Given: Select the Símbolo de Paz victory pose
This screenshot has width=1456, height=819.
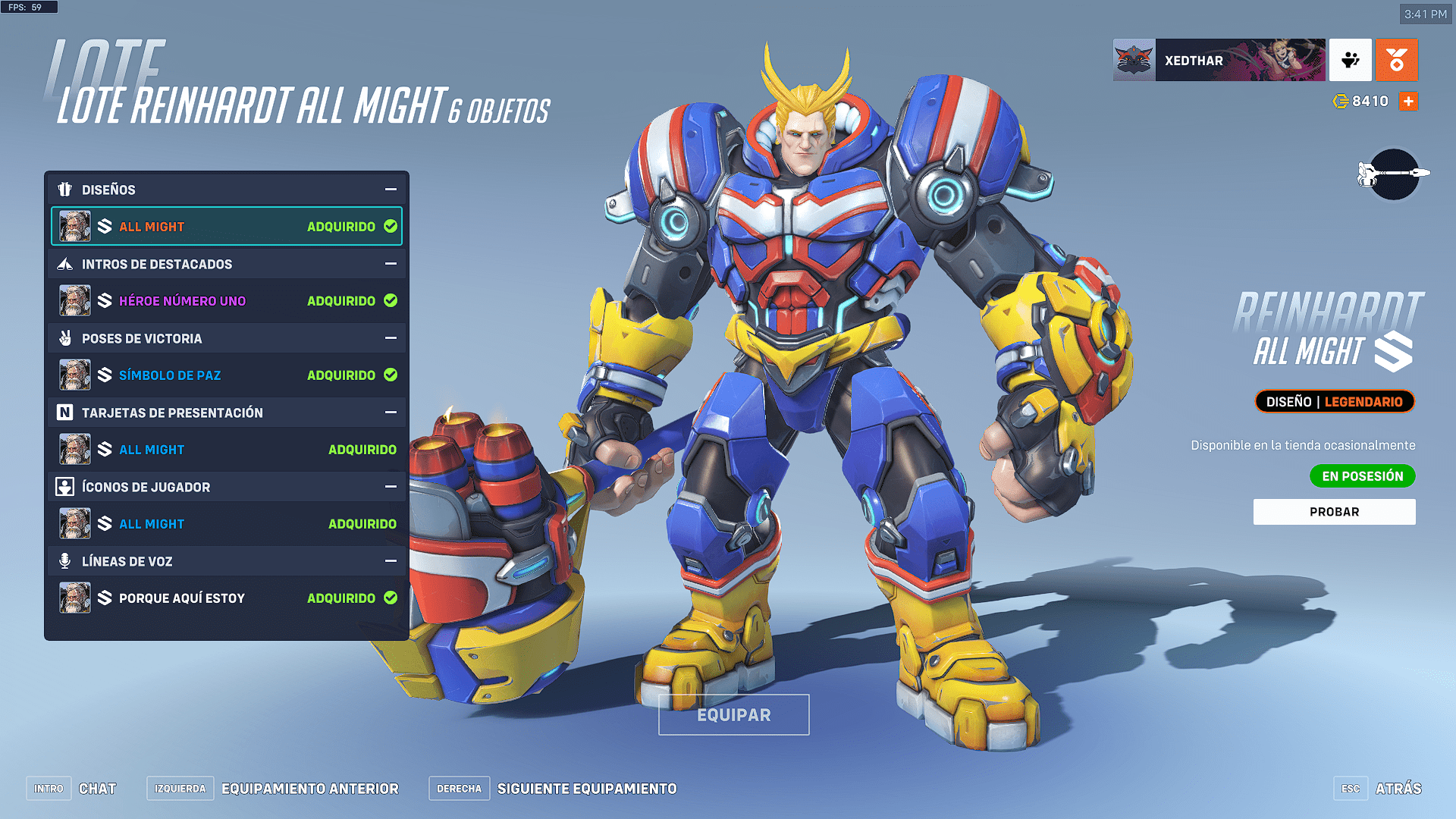Looking at the screenshot, I should pos(226,375).
